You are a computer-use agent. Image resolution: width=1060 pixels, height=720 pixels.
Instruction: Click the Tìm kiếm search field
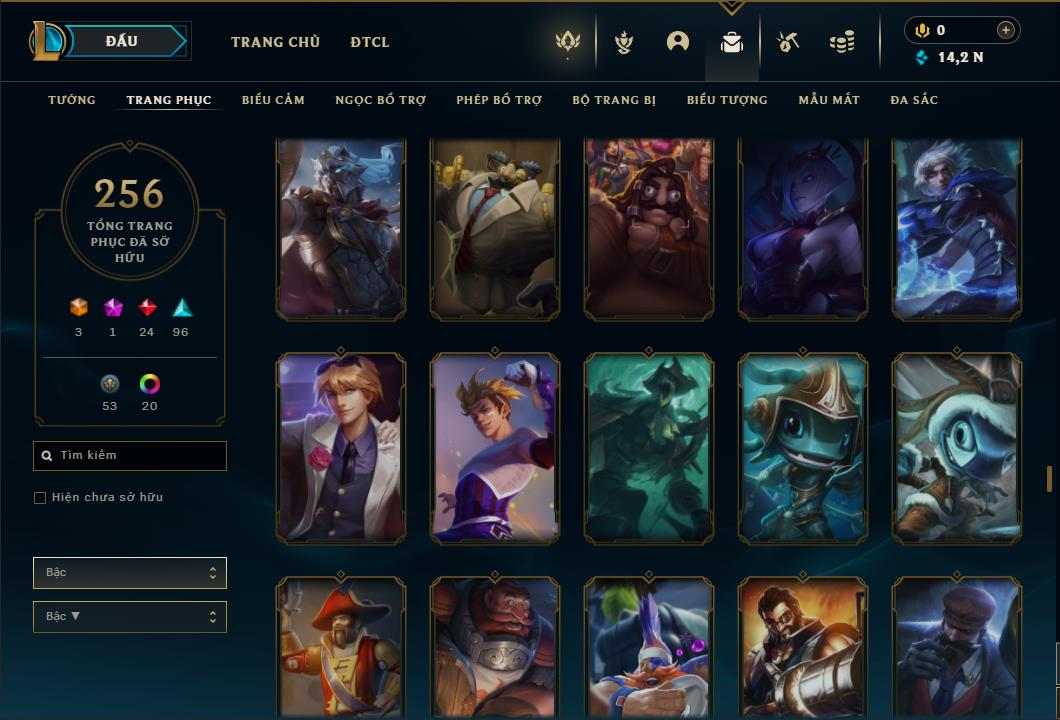point(130,456)
